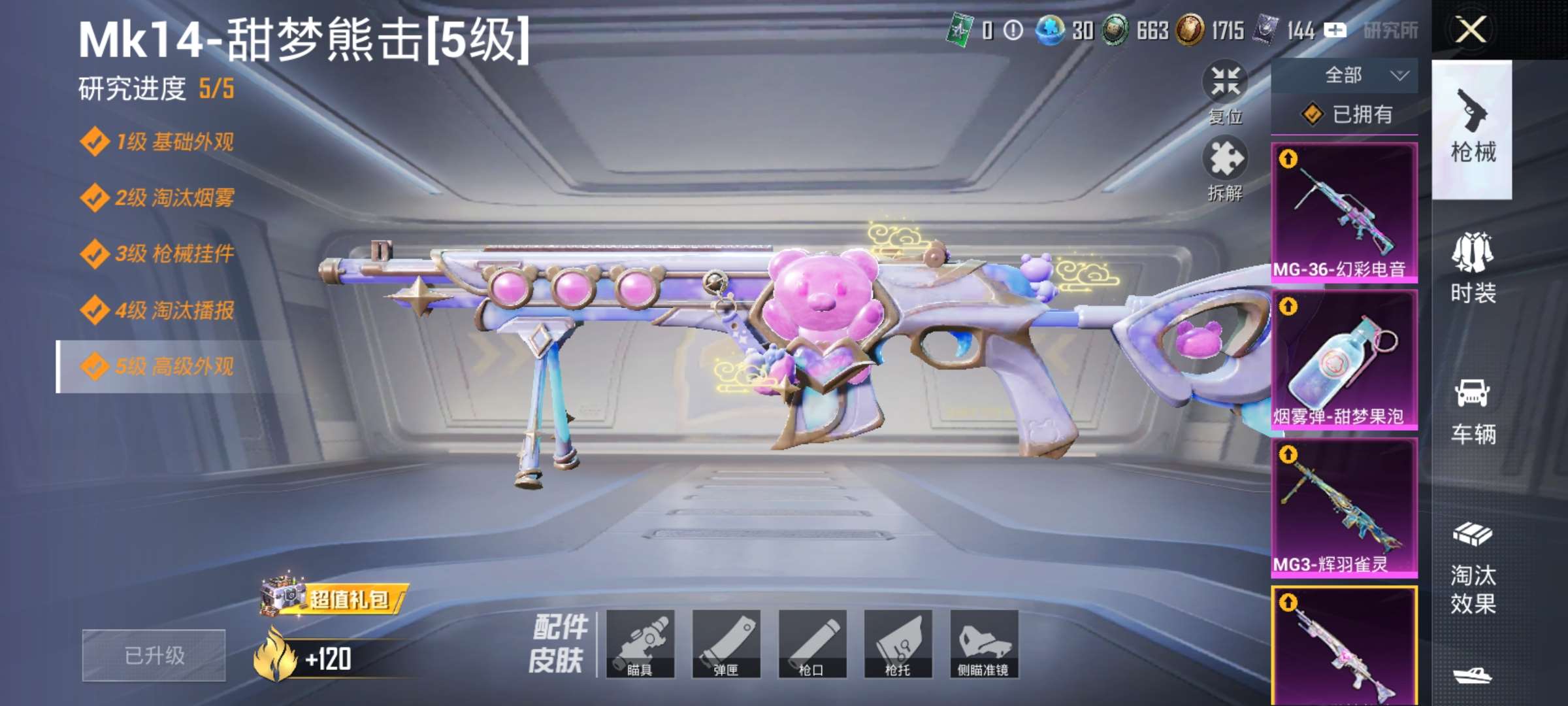
Task: Select 4级 淘汰播报 research level
Action: pos(157,310)
